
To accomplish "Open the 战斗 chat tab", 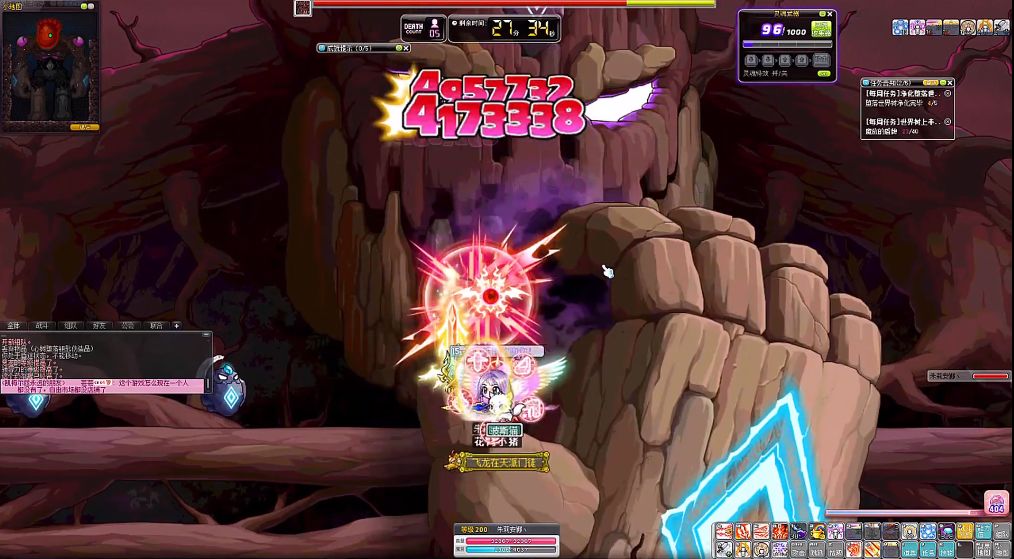I will pos(42,325).
